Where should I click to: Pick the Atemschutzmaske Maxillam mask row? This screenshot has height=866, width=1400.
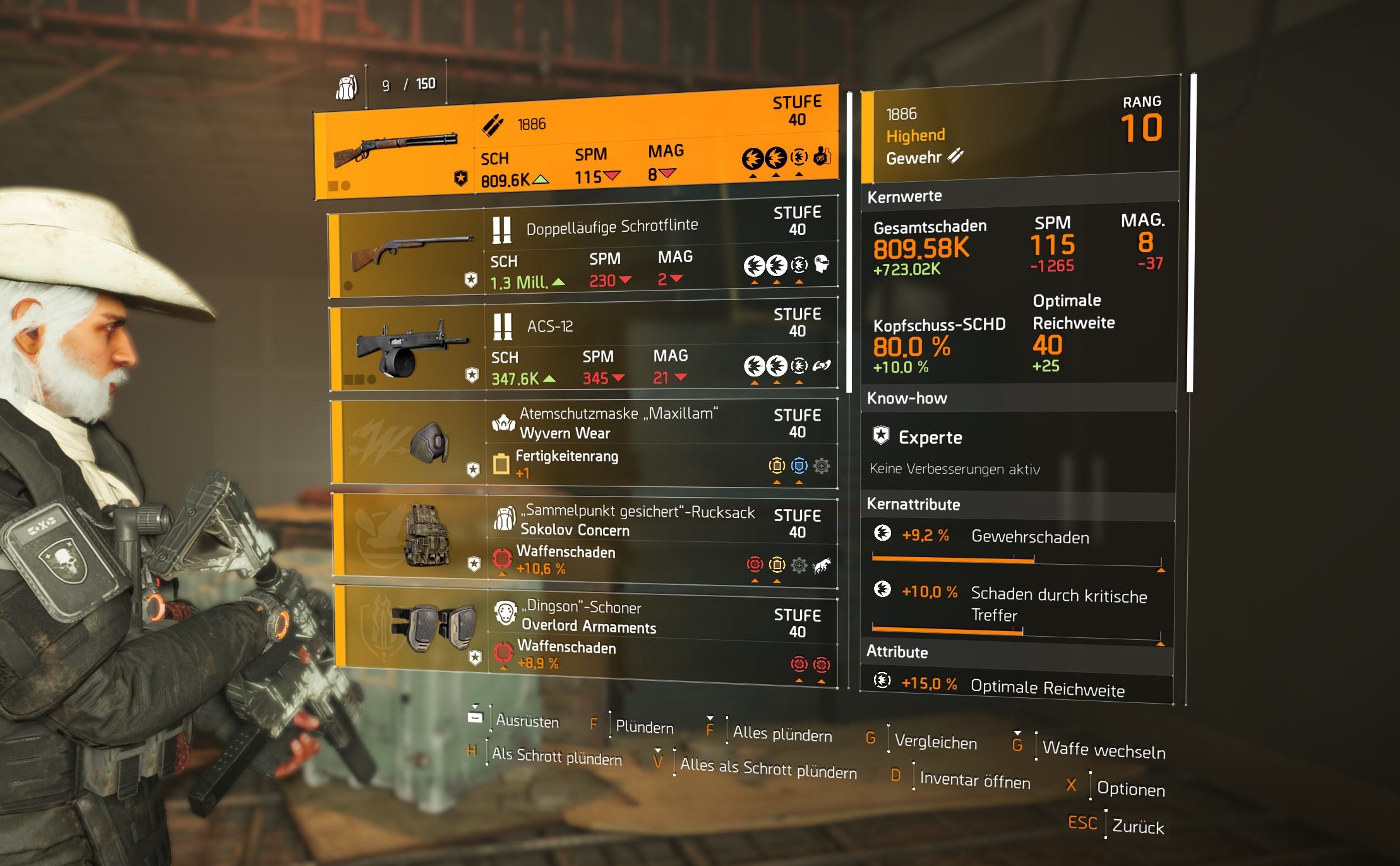pos(585,443)
